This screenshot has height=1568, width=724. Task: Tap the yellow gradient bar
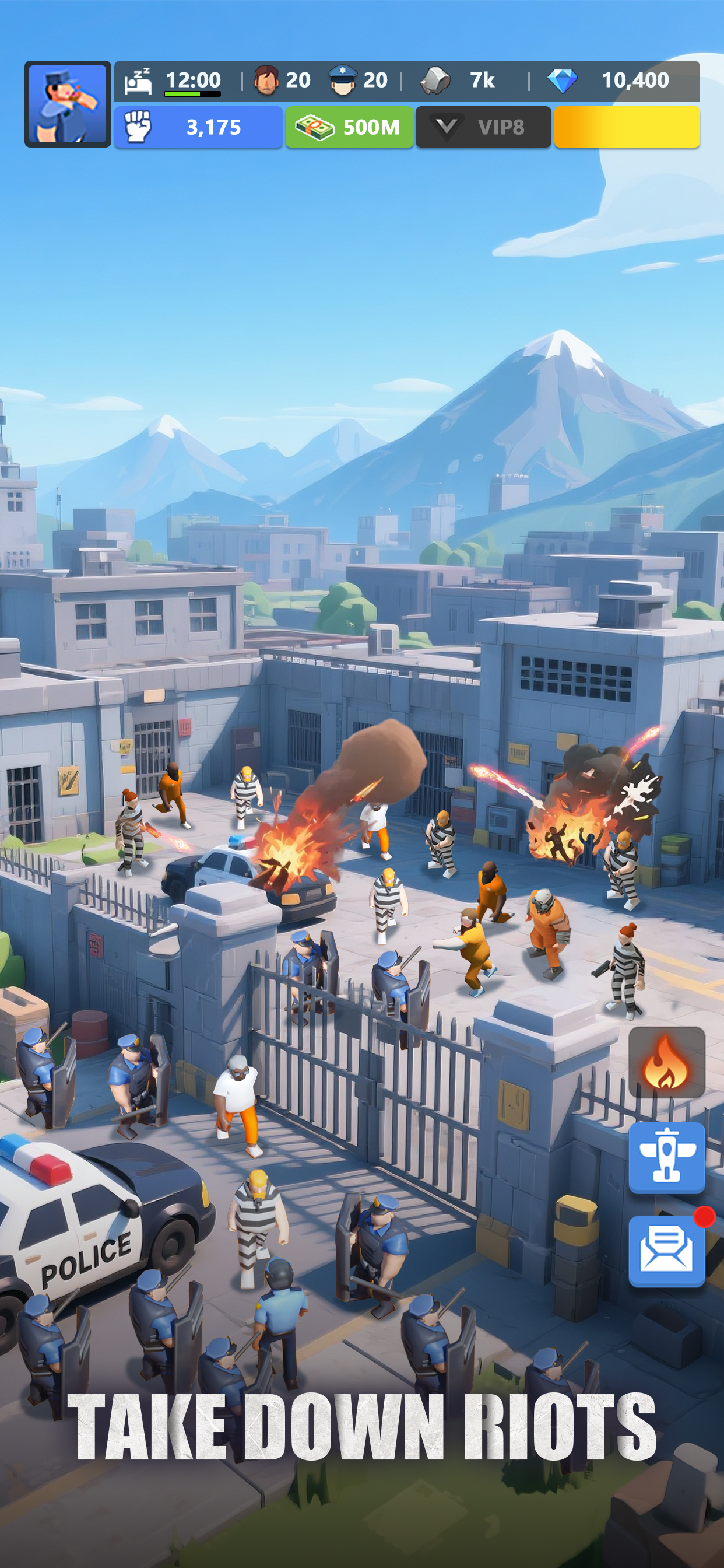coord(627,127)
